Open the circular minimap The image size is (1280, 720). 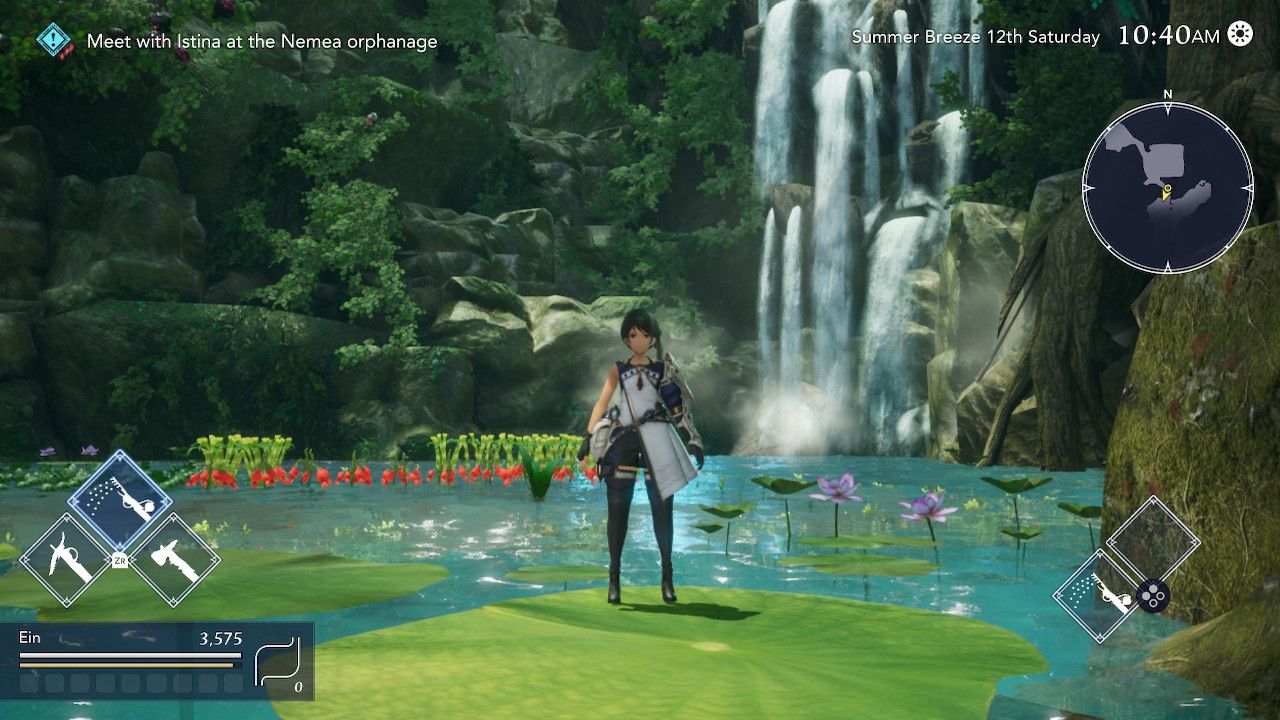[x=1167, y=188]
